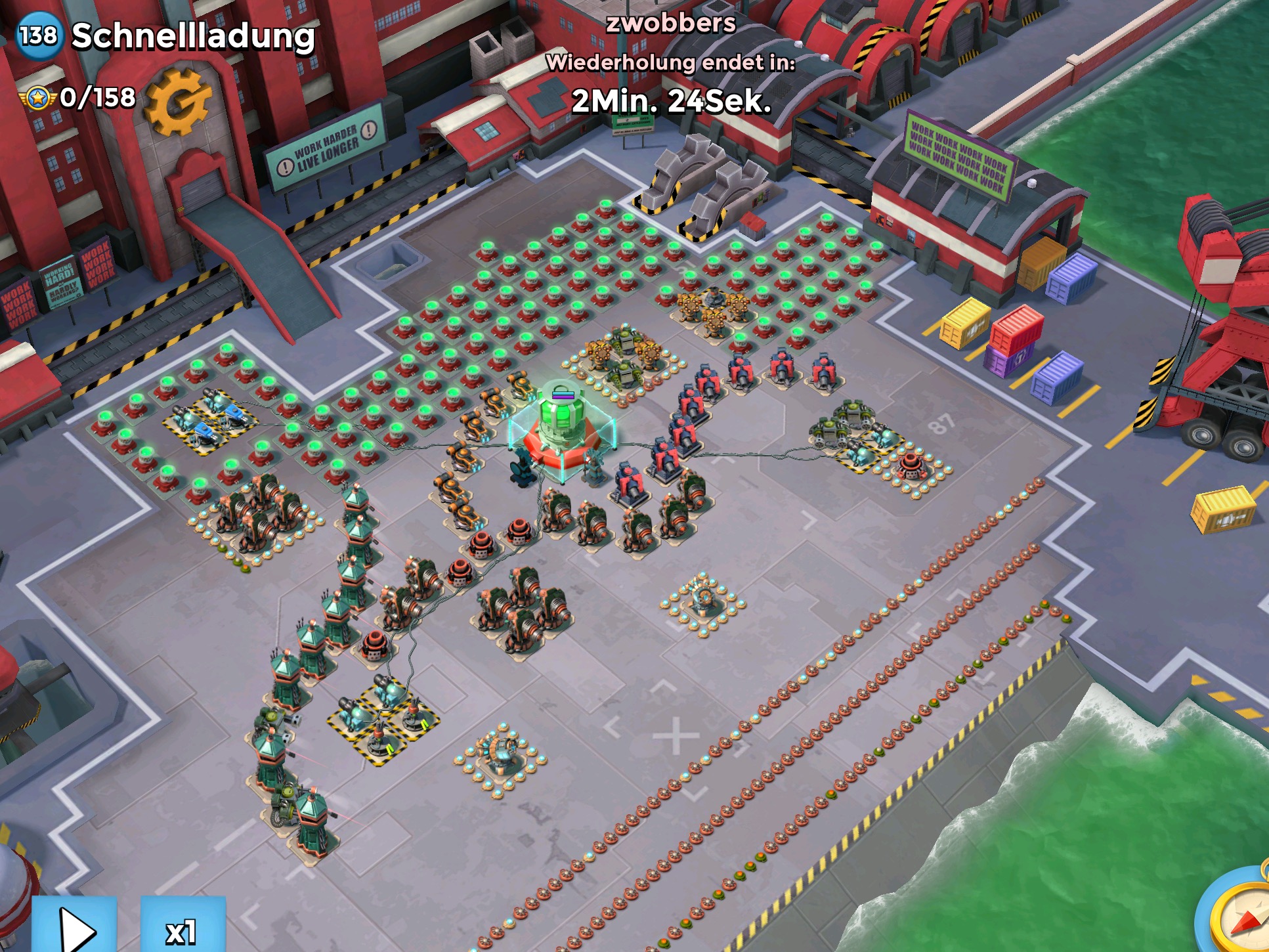Click the replay play button
This screenshot has width=1269, height=952.
(74, 926)
